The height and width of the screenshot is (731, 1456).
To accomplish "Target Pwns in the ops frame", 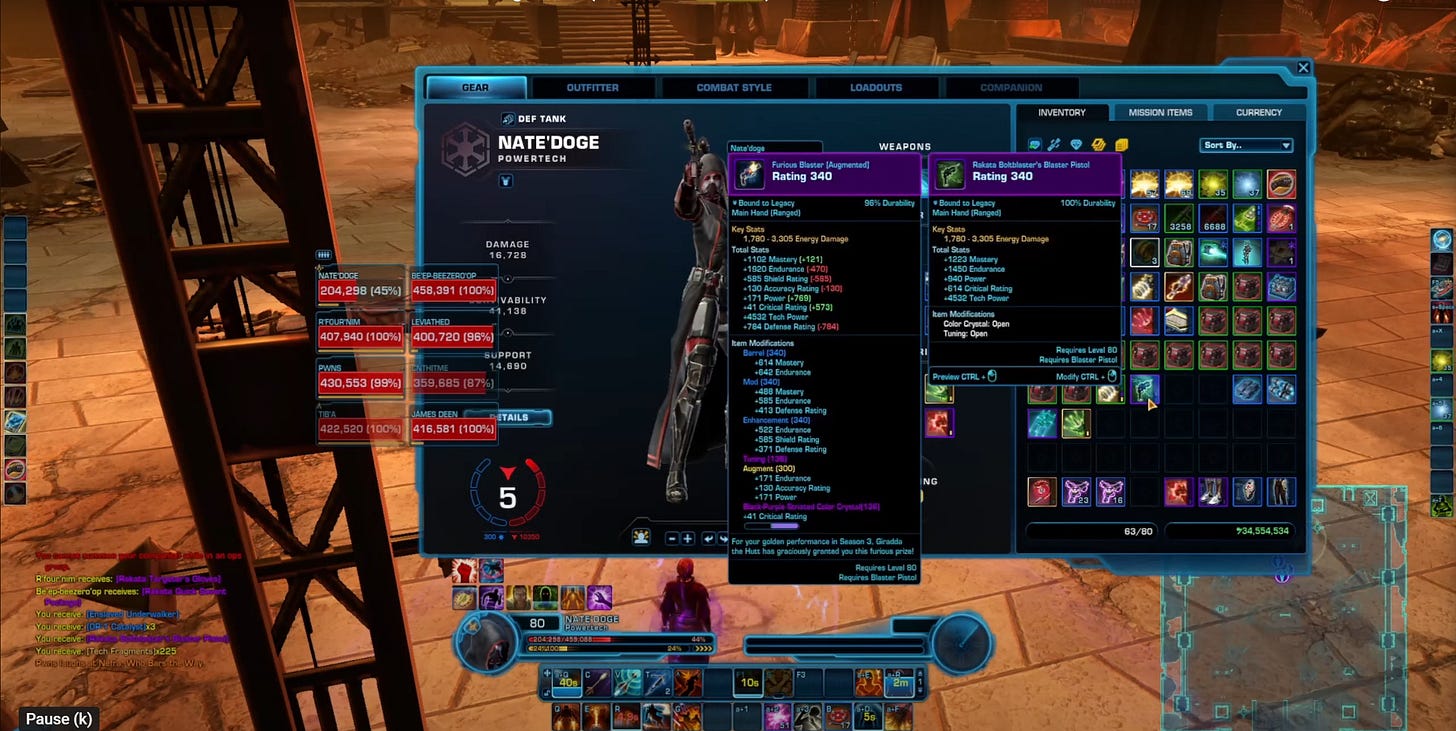I will (361, 381).
